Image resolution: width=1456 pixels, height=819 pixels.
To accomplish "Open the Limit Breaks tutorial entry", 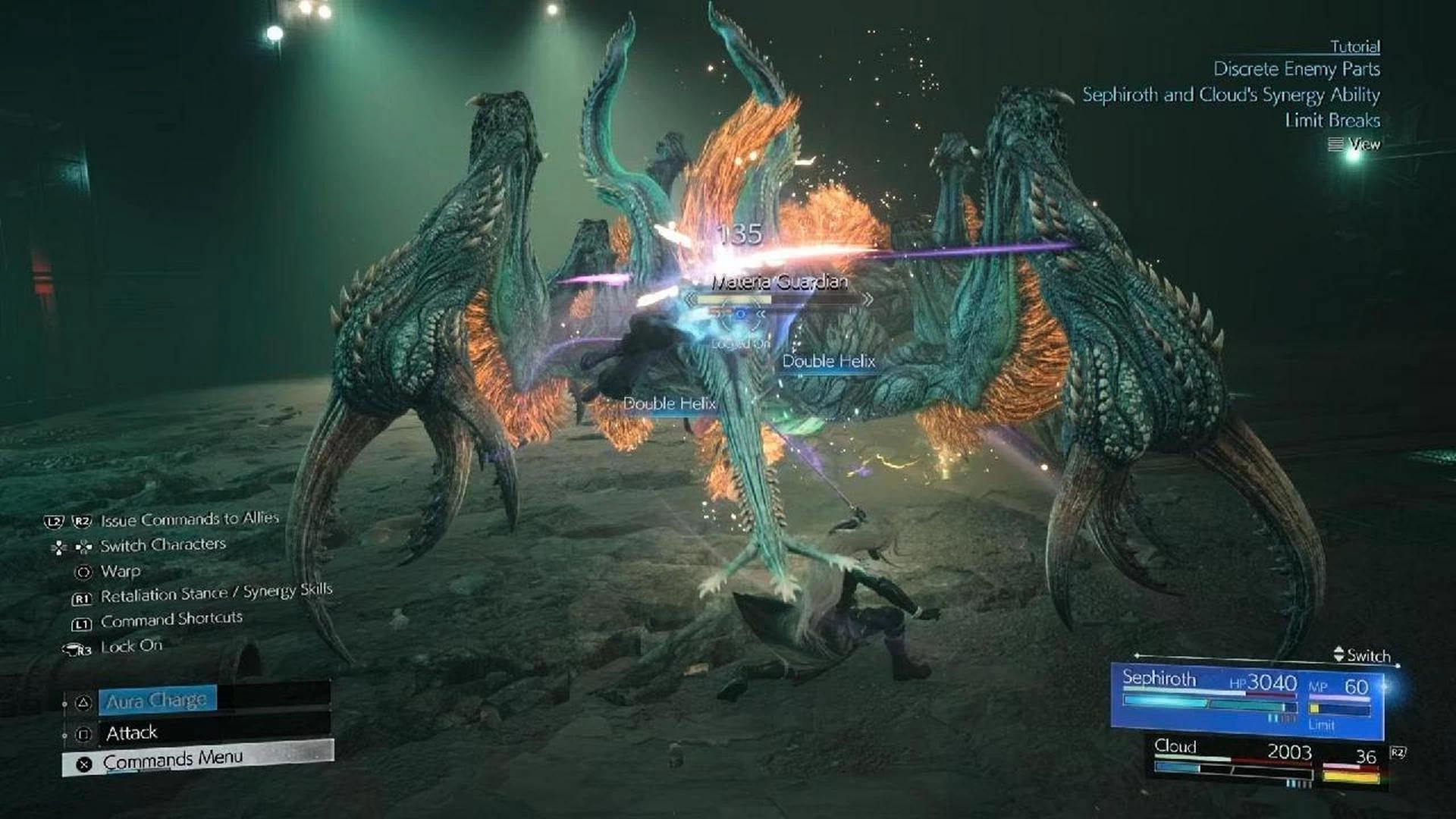I will pos(1332,121).
